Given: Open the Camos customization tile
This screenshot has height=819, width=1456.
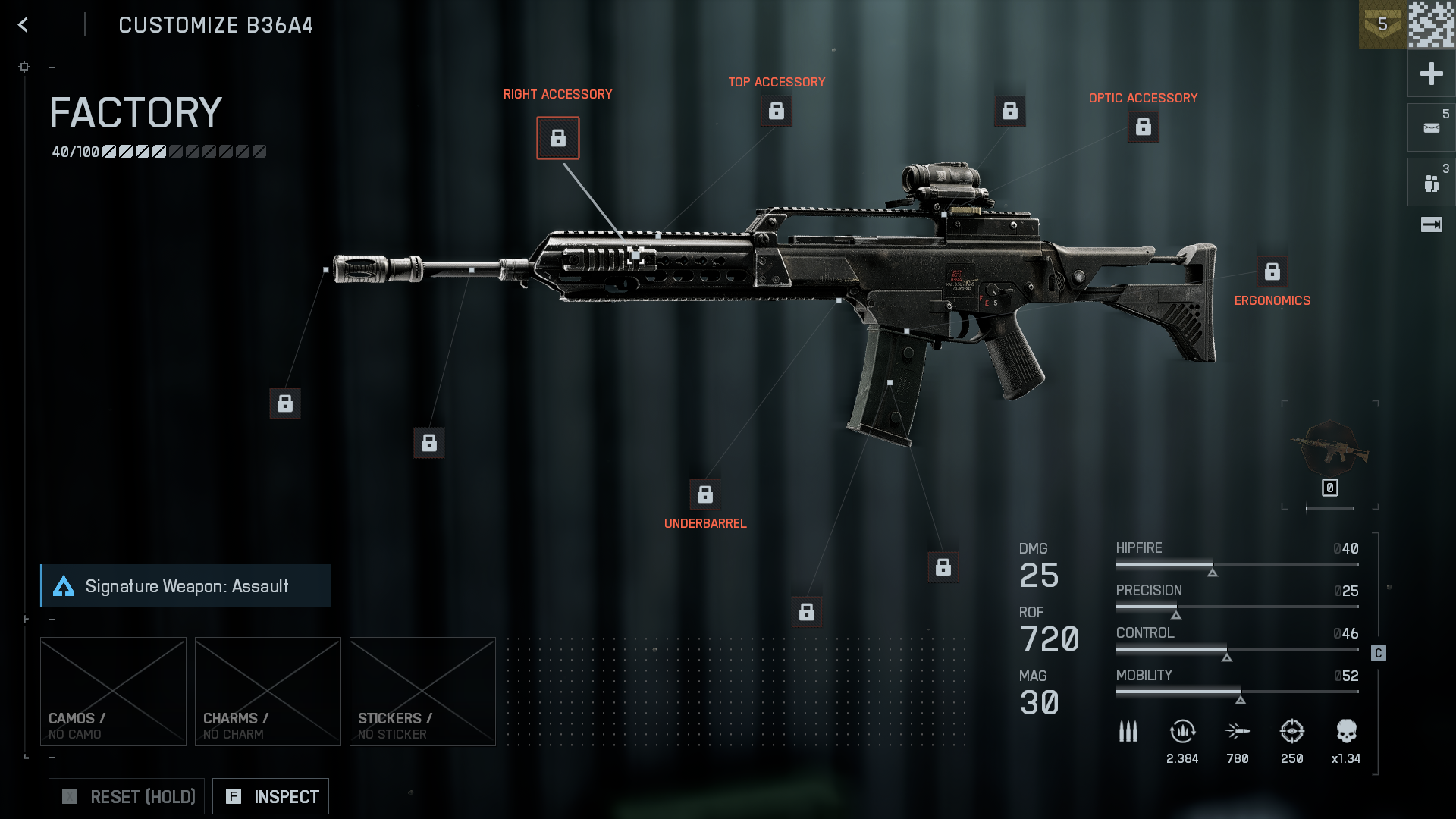Looking at the screenshot, I should [113, 691].
